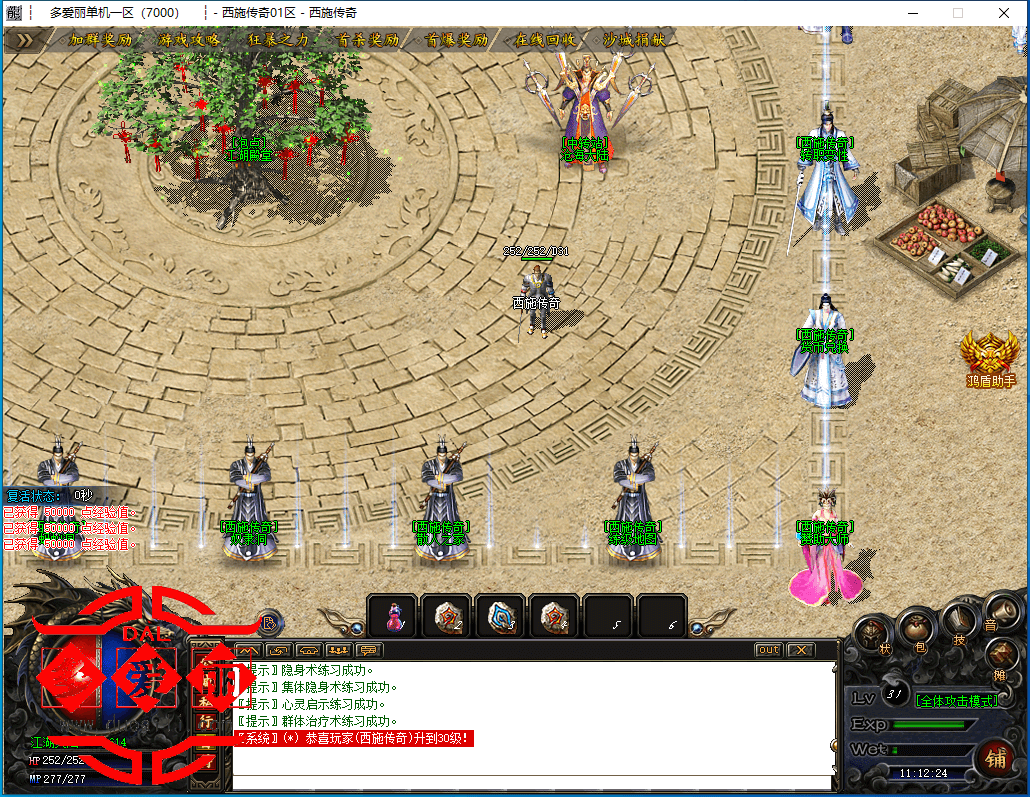Click the chat panel 'out' button

pyautogui.click(x=768, y=650)
